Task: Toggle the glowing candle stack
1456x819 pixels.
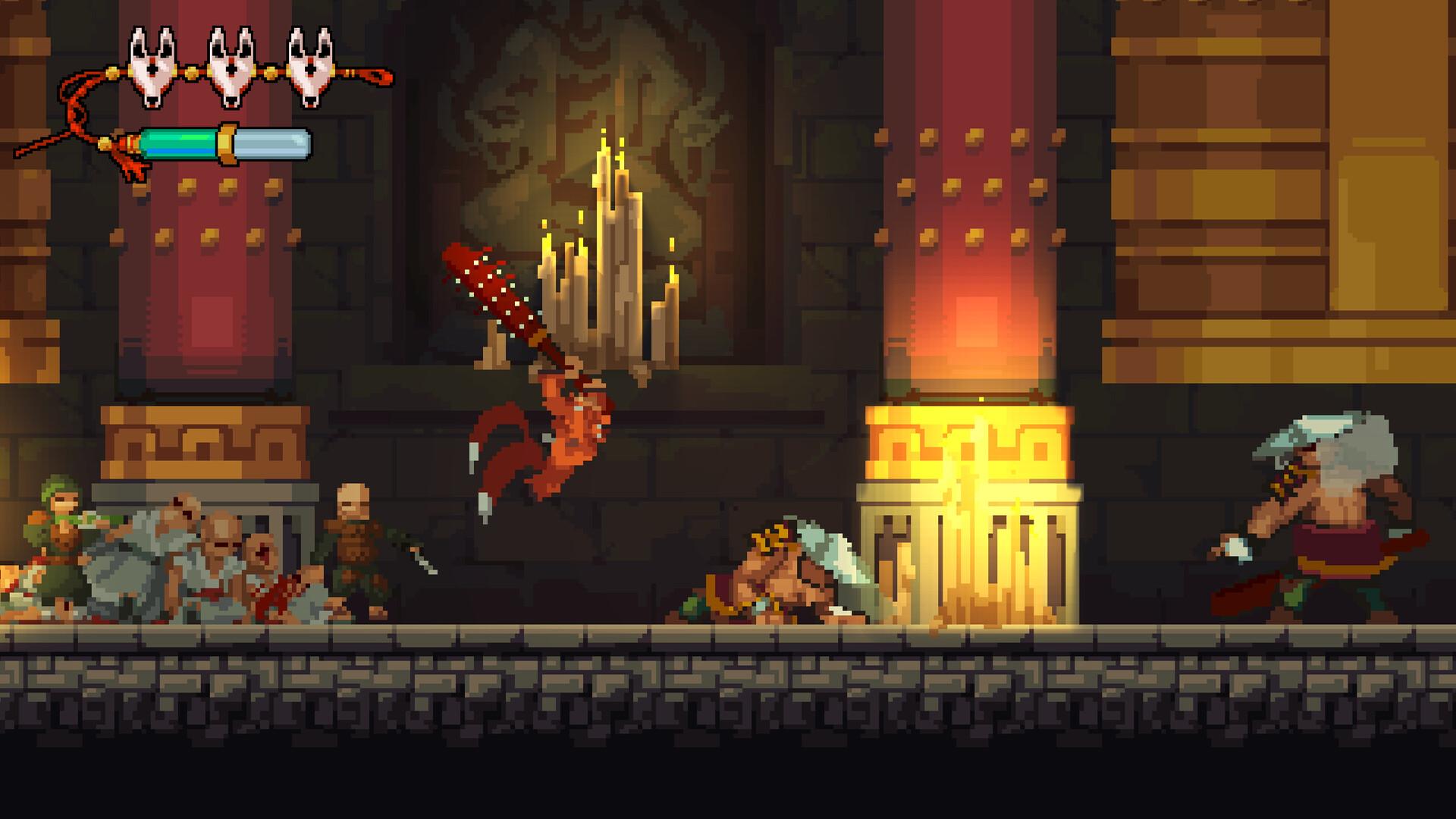Action: [x=614, y=250]
